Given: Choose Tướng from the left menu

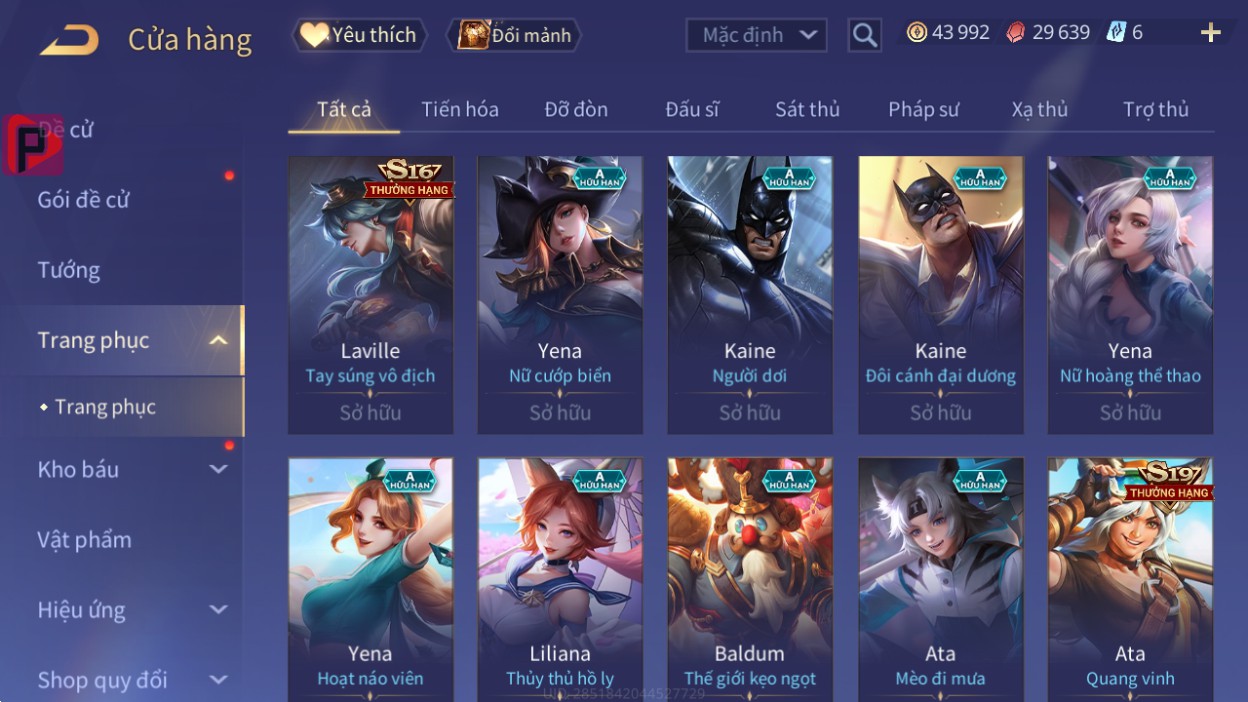Looking at the screenshot, I should [x=69, y=270].
